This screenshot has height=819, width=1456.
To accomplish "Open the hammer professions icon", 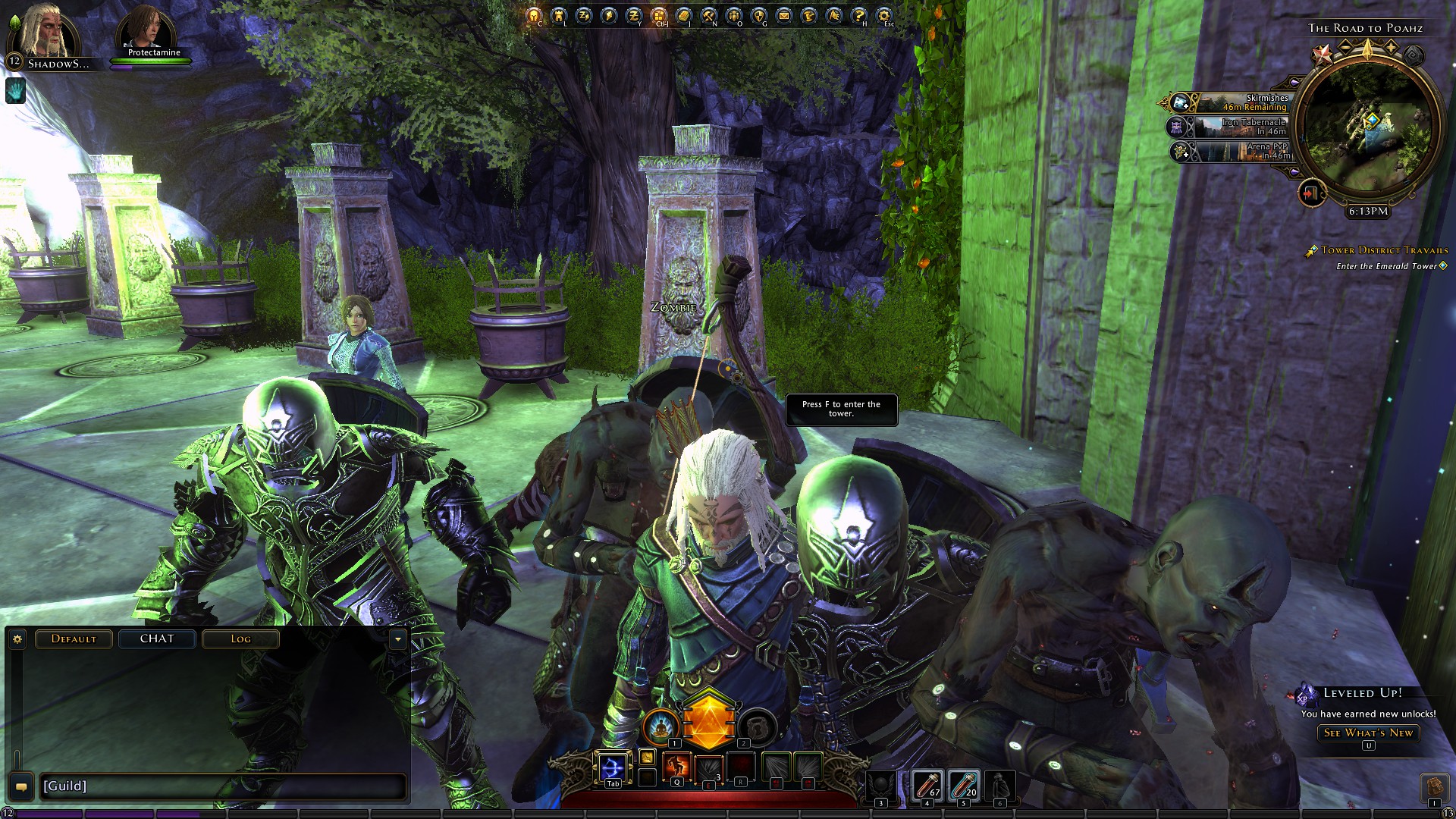I will 708,15.
